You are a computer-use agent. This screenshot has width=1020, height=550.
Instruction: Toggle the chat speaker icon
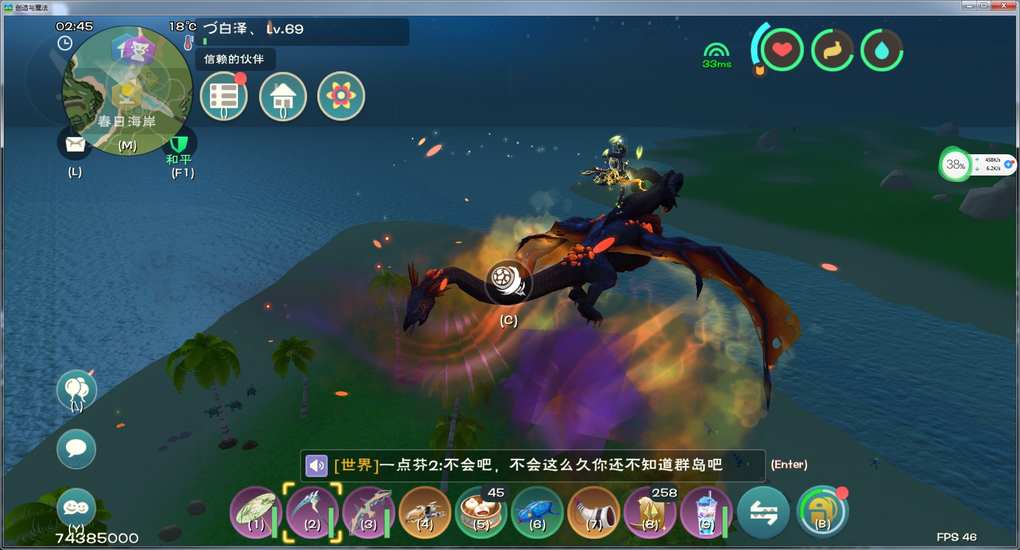point(317,466)
